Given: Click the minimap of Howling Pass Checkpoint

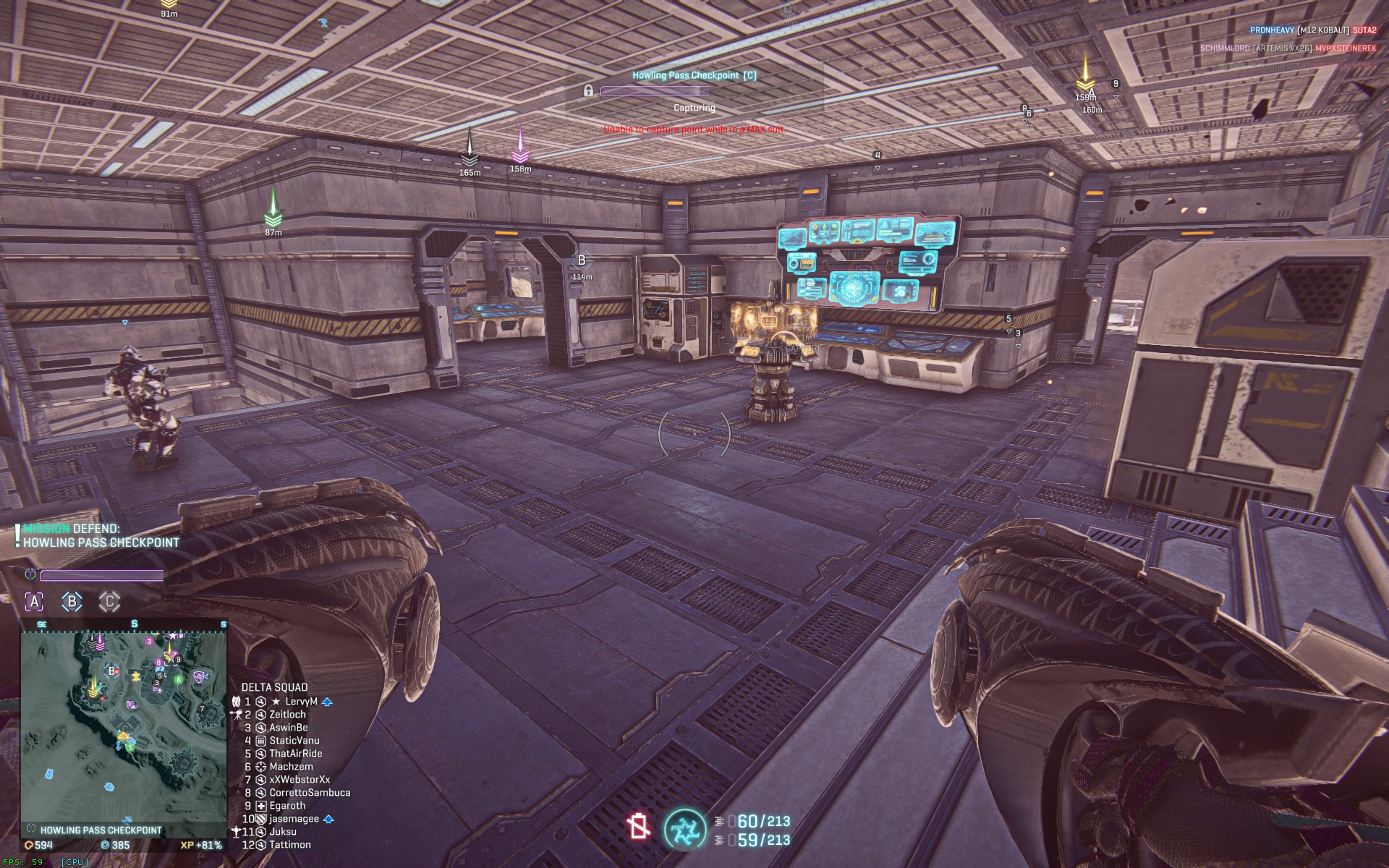Looking at the screenshot, I should point(124,726).
